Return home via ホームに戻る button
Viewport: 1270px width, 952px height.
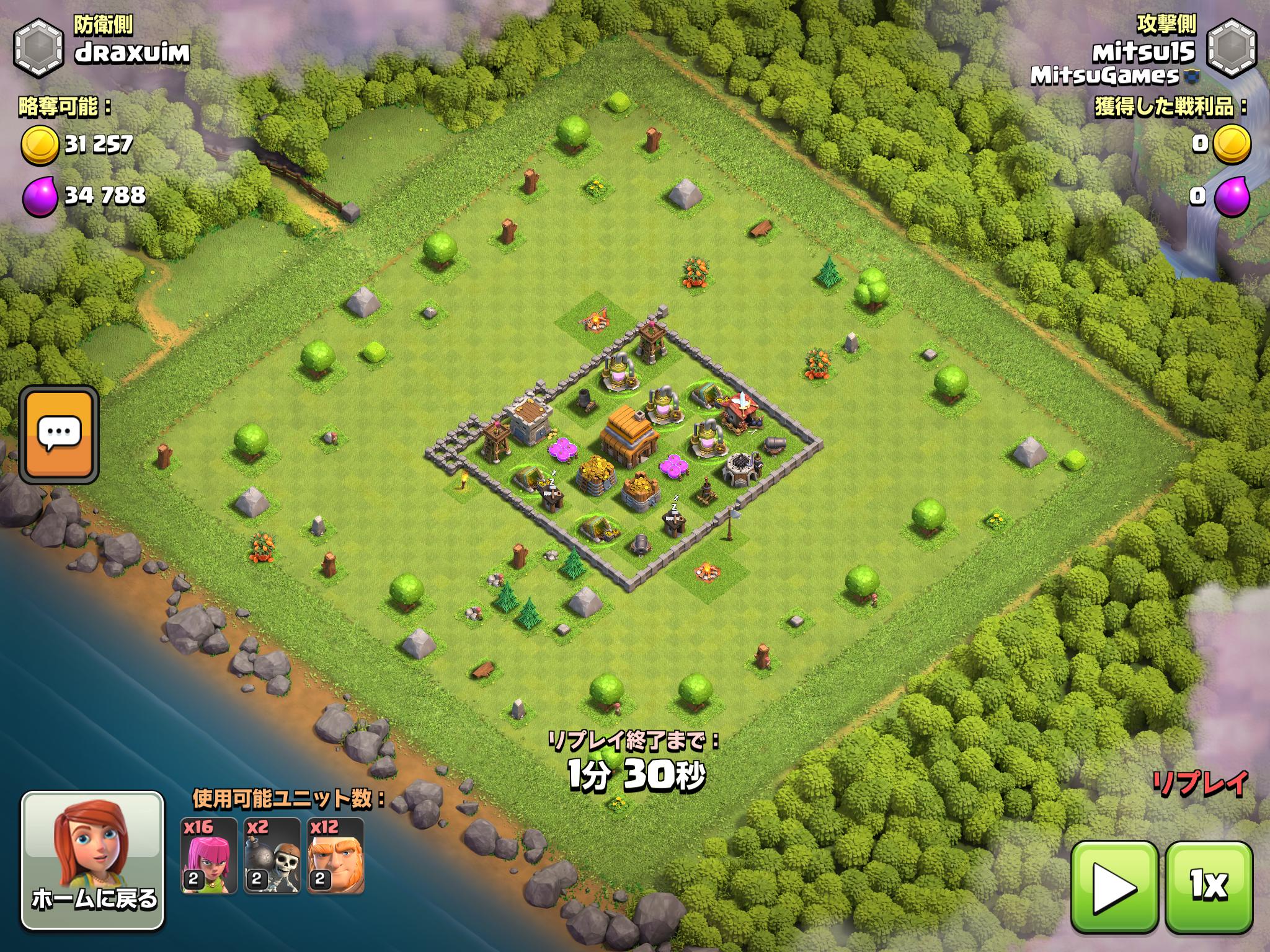(x=93, y=860)
